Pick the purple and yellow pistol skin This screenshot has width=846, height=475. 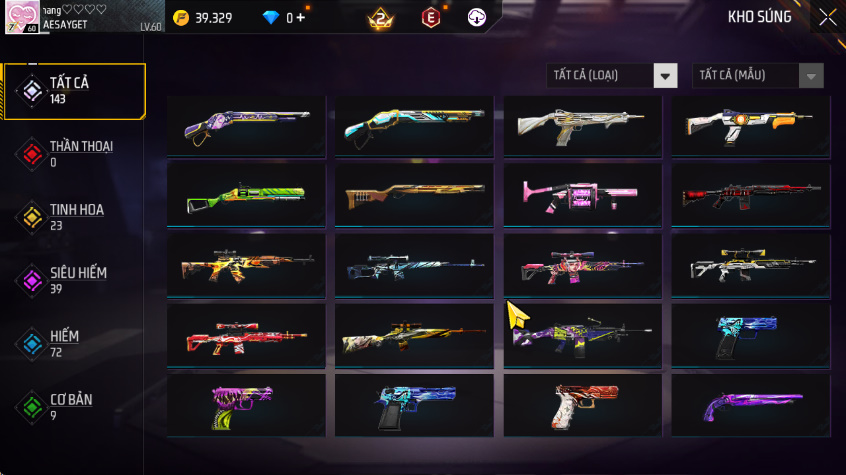(245, 405)
